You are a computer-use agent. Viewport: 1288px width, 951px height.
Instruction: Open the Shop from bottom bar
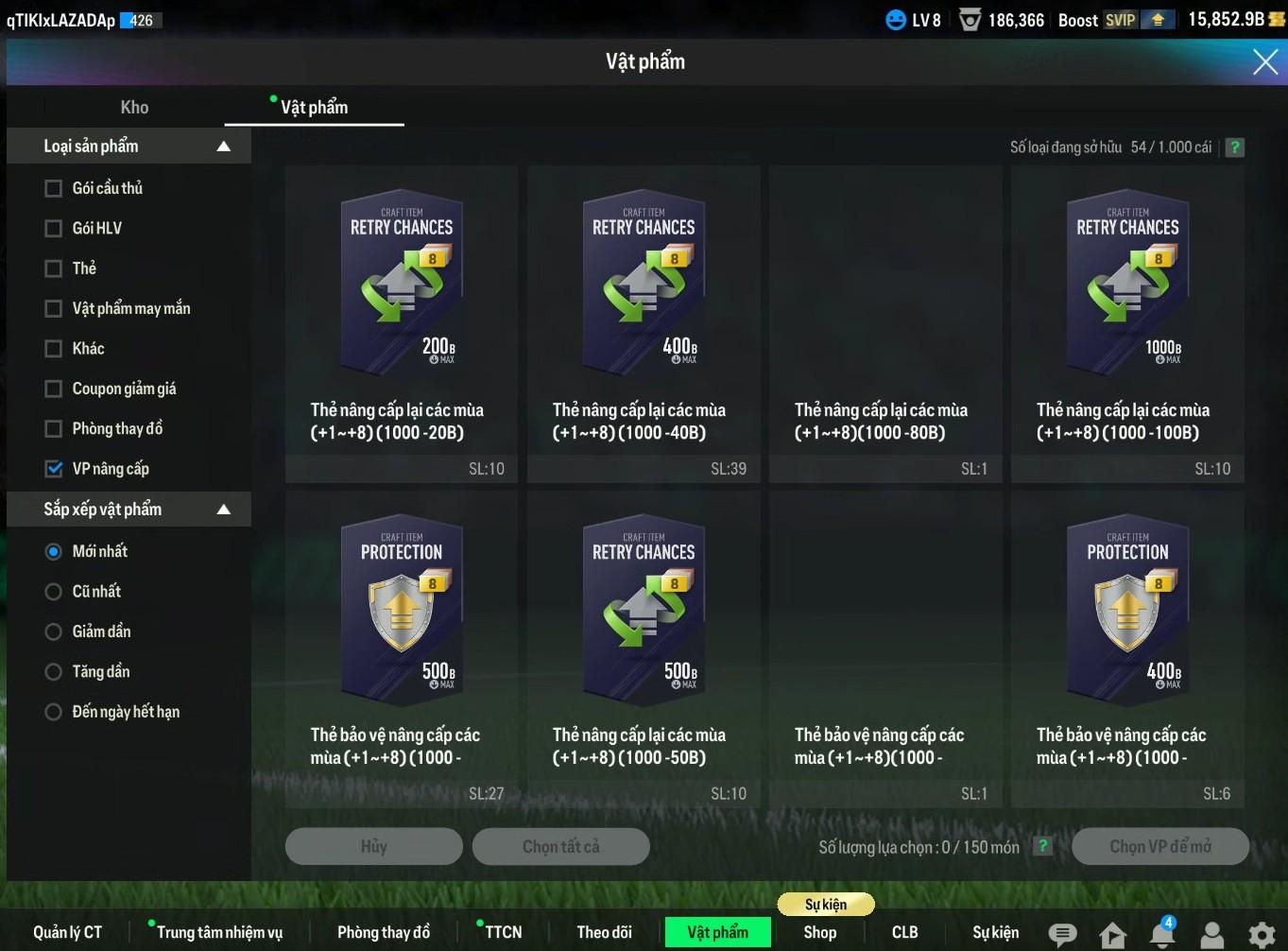(x=819, y=932)
